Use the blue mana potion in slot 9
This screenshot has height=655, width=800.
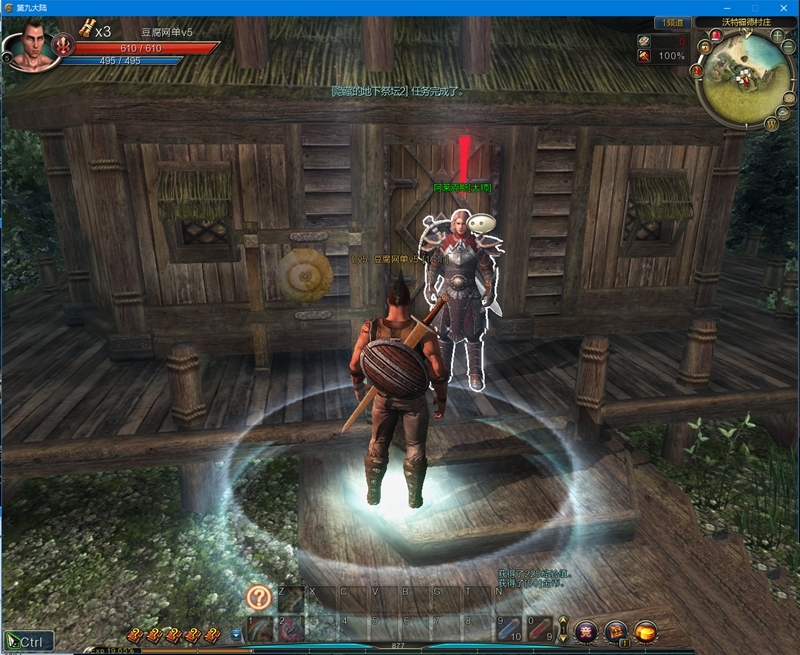(x=510, y=629)
